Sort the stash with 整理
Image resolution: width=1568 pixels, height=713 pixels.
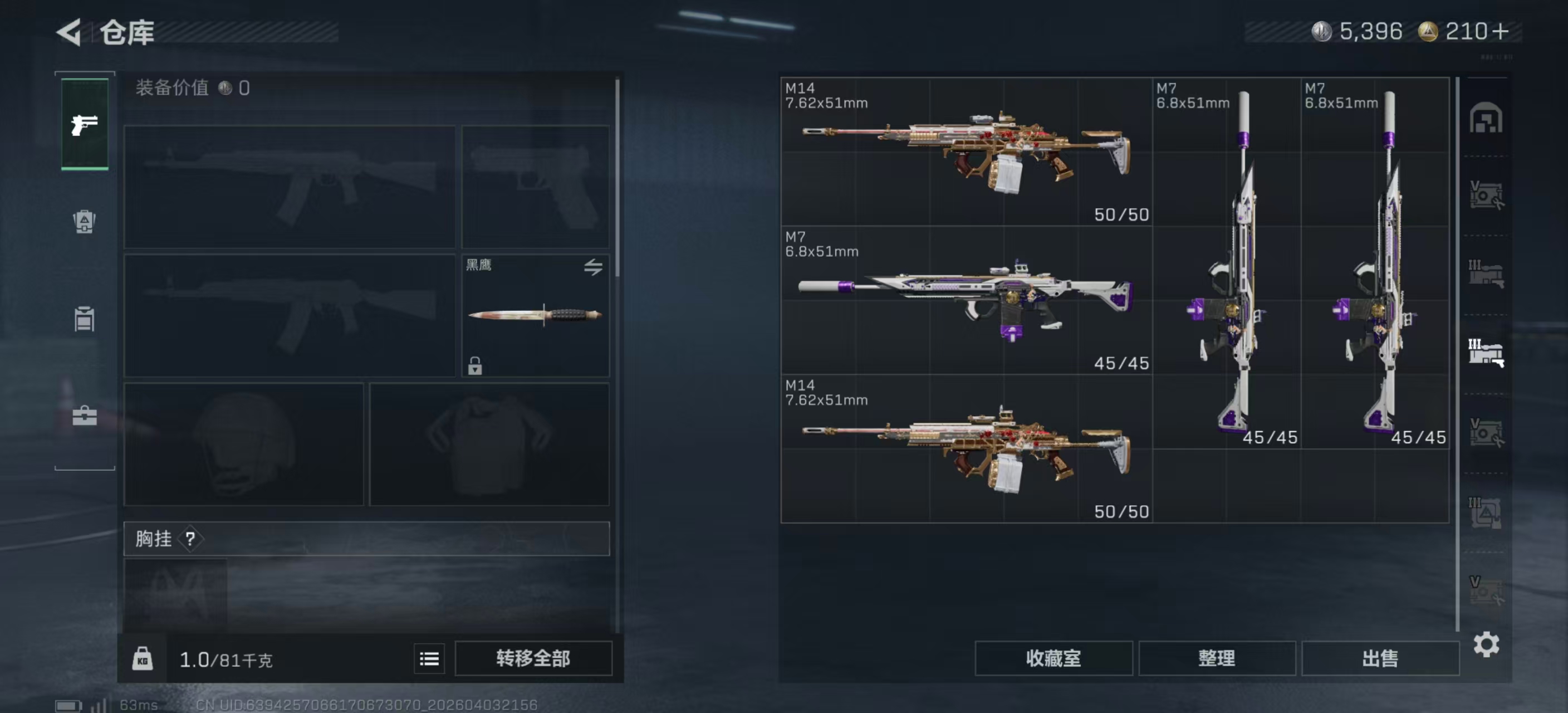tap(1216, 658)
